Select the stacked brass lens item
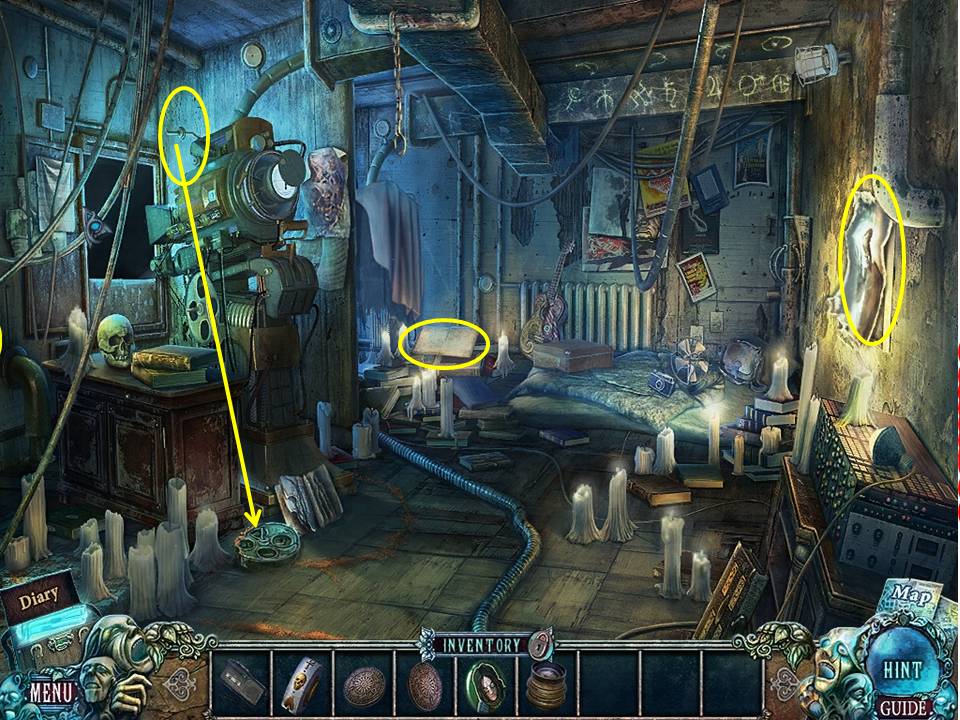Image resolution: width=960 pixels, height=720 pixels. pyautogui.click(x=547, y=686)
